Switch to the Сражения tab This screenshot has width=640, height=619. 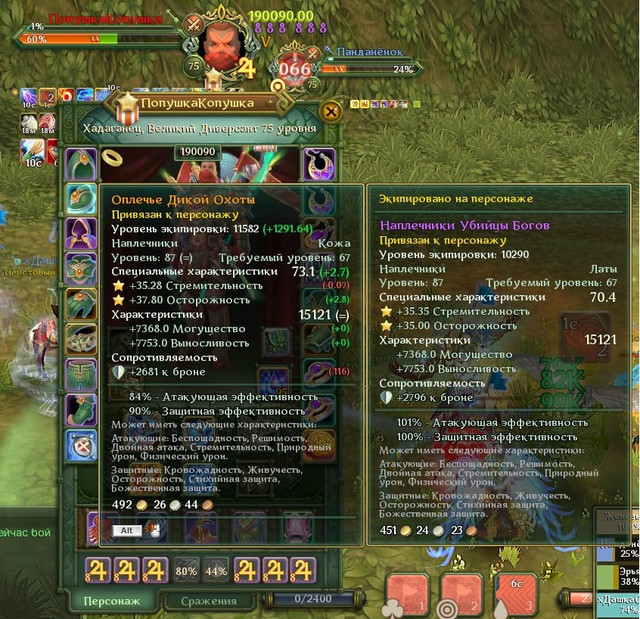[208, 600]
